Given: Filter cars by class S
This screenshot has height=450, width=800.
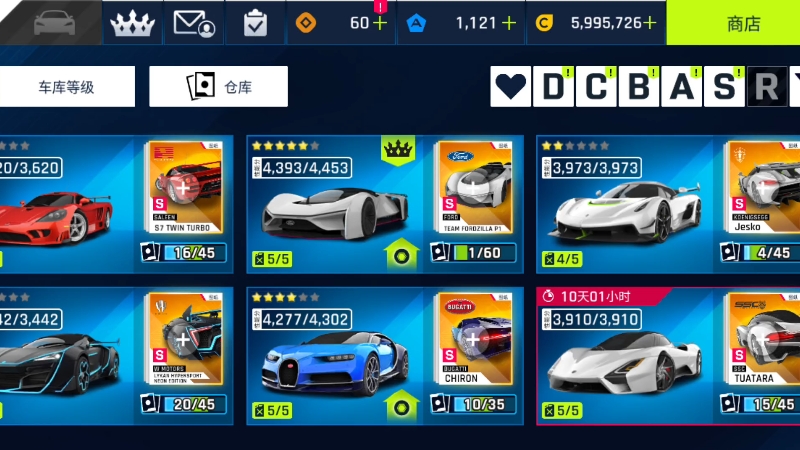Looking at the screenshot, I should (724, 88).
